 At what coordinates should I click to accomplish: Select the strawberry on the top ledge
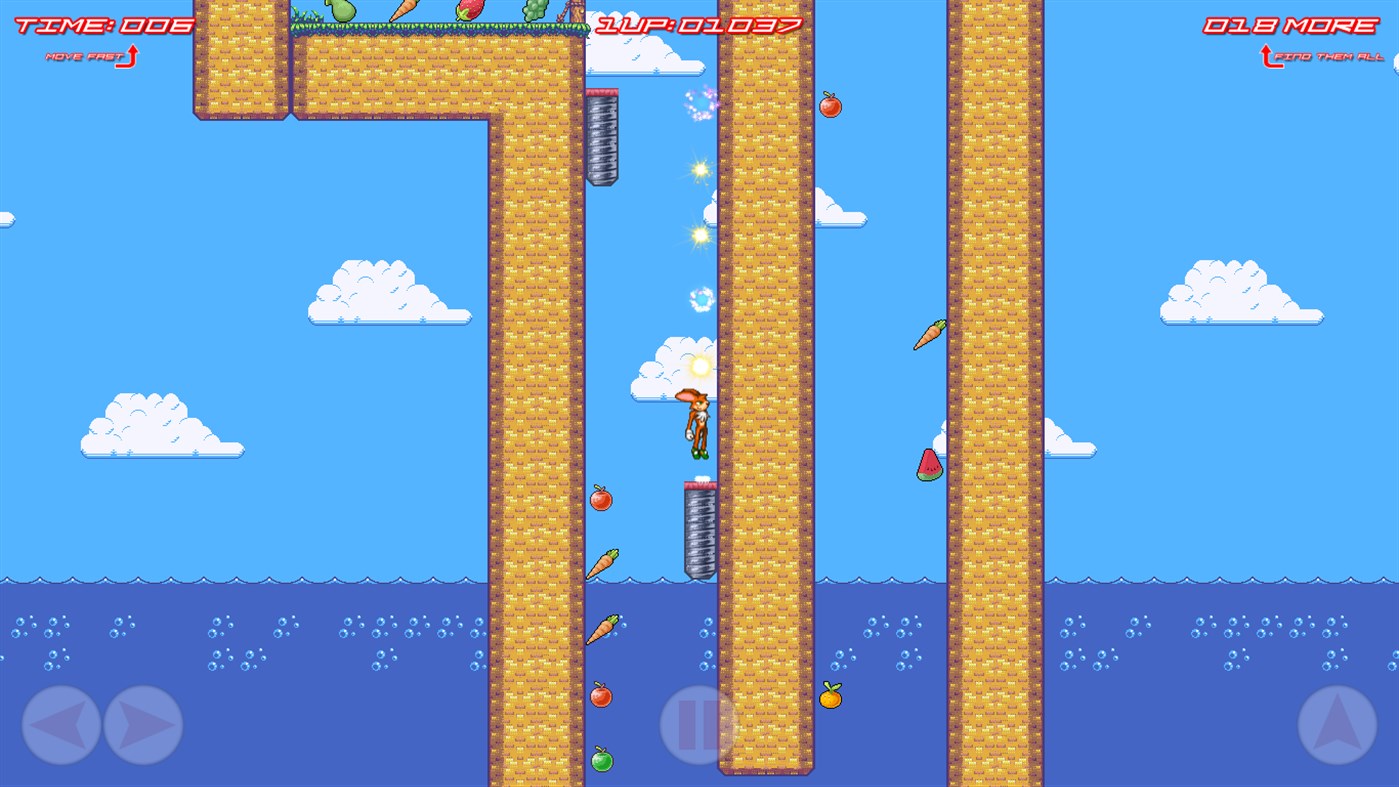pos(470,10)
